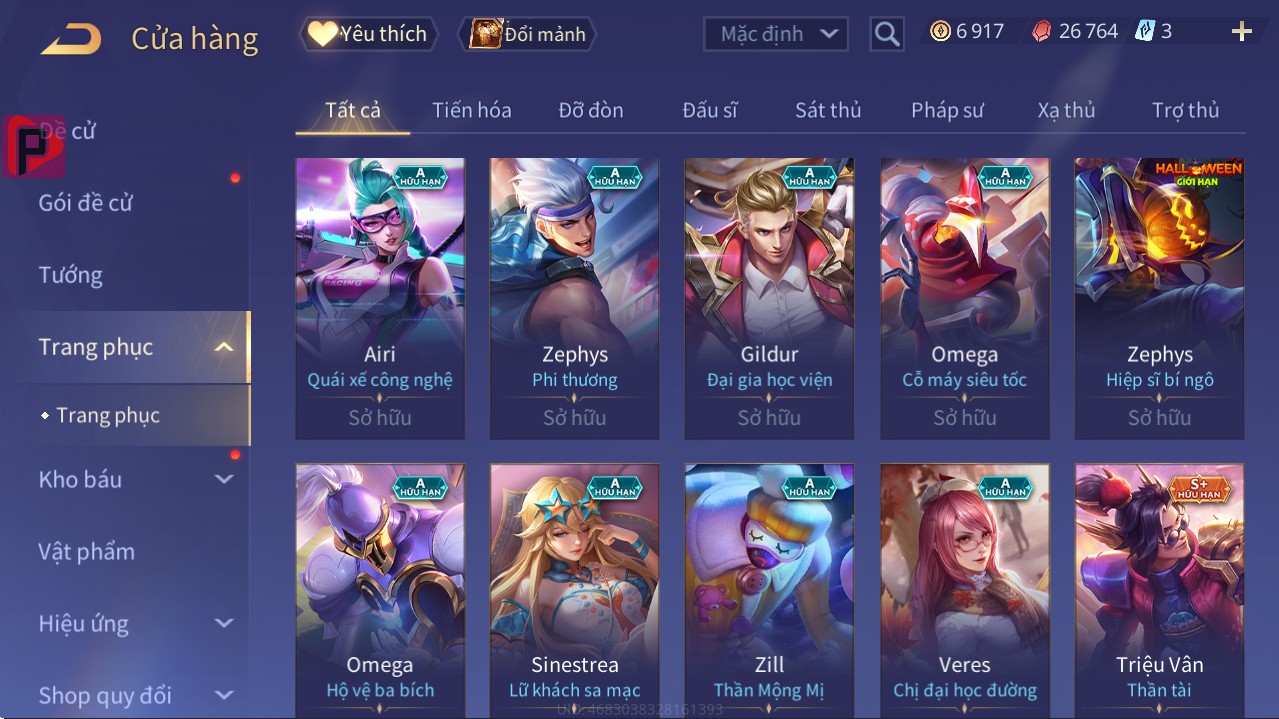1279x719 pixels.
Task: Open the Tướng shop section
Action: (71, 275)
